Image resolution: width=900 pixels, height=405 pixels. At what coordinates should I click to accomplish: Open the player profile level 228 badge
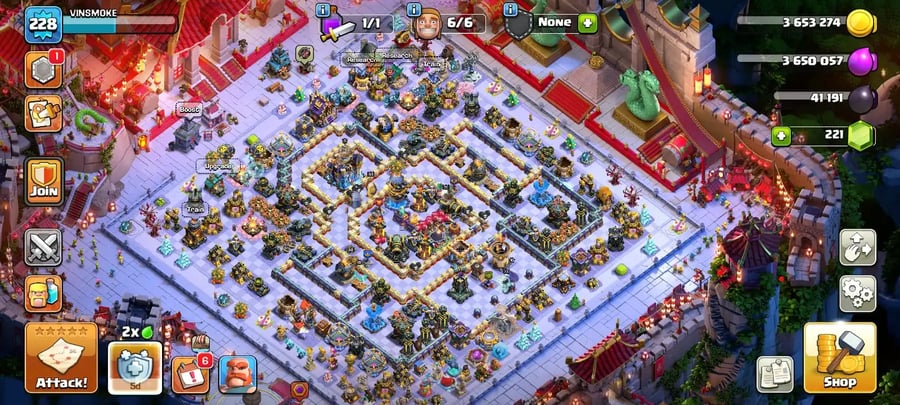click(43, 23)
